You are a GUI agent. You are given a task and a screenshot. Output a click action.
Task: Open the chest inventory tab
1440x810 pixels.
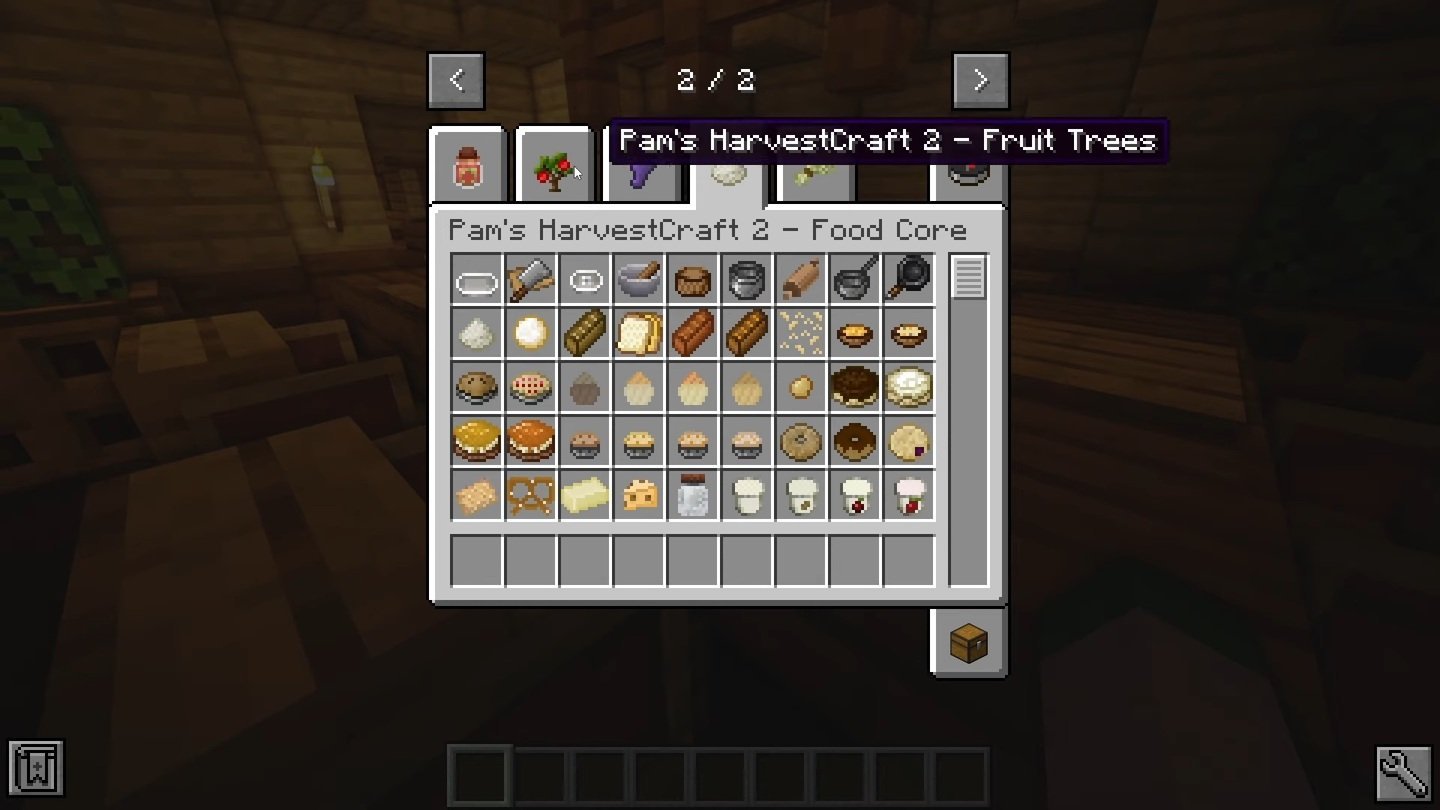coord(967,641)
